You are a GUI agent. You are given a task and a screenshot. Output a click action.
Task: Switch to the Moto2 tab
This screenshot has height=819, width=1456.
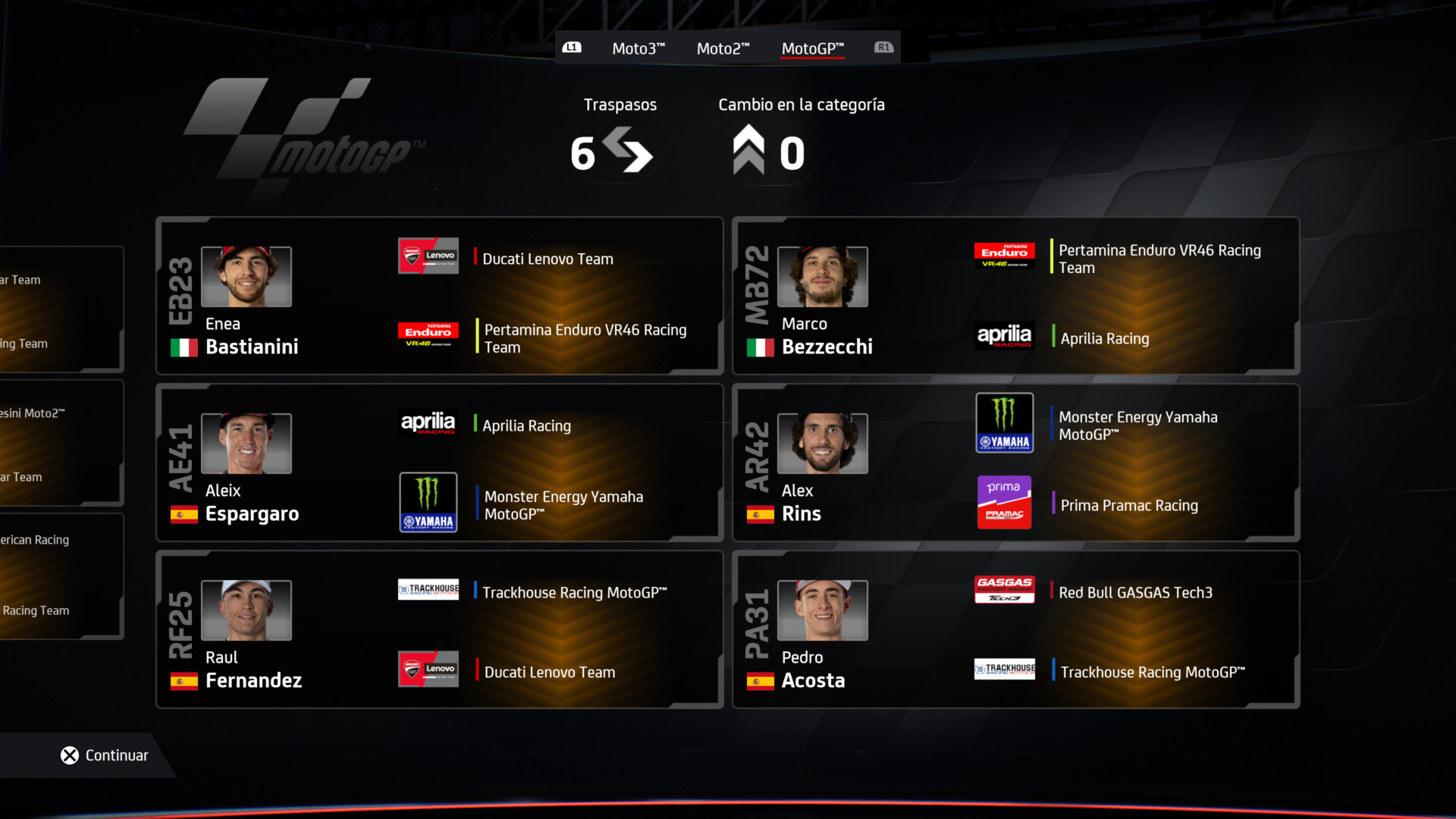point(723,48)
